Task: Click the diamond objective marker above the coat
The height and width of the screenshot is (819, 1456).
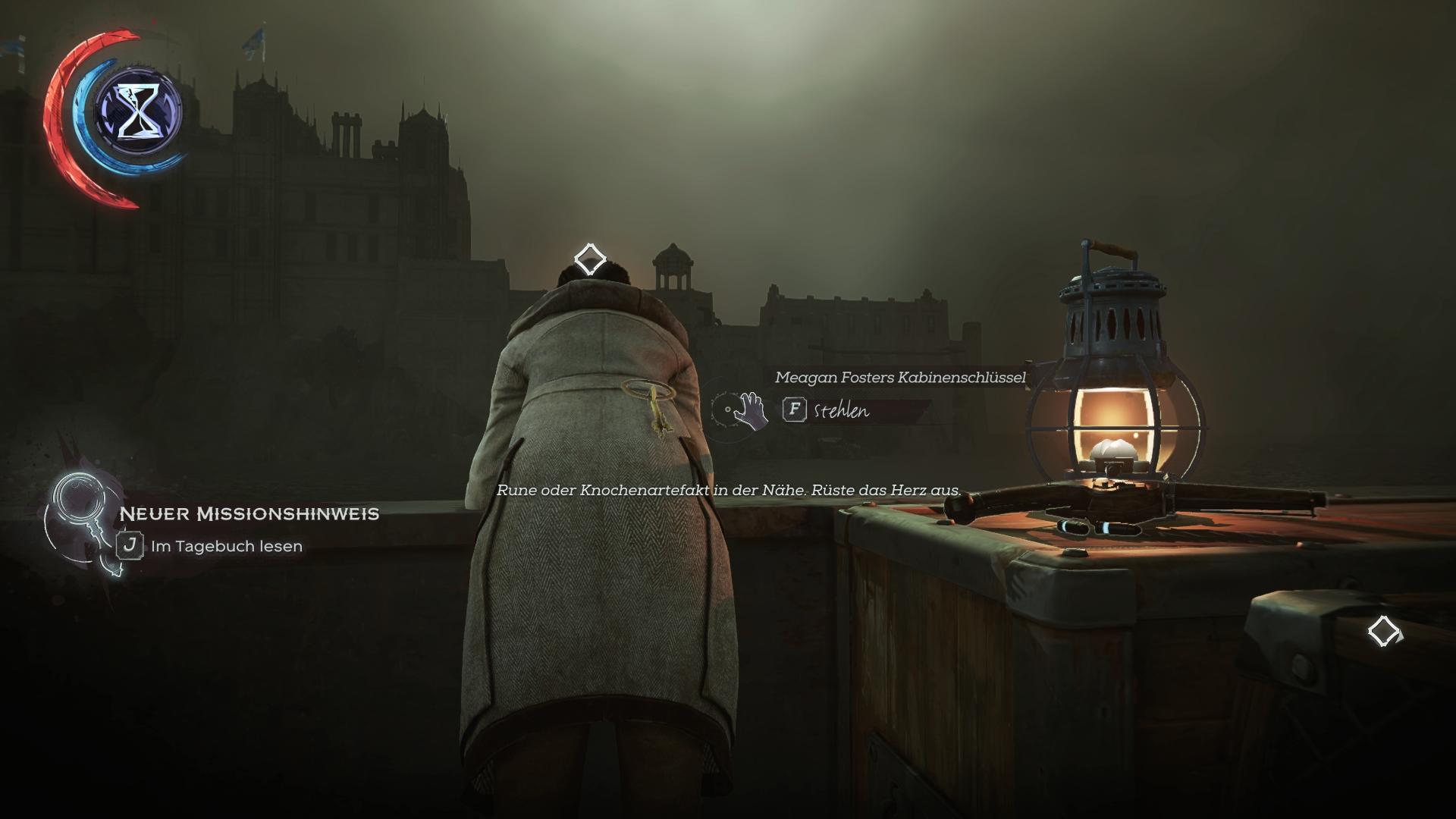Action: (x=589, y=259)
